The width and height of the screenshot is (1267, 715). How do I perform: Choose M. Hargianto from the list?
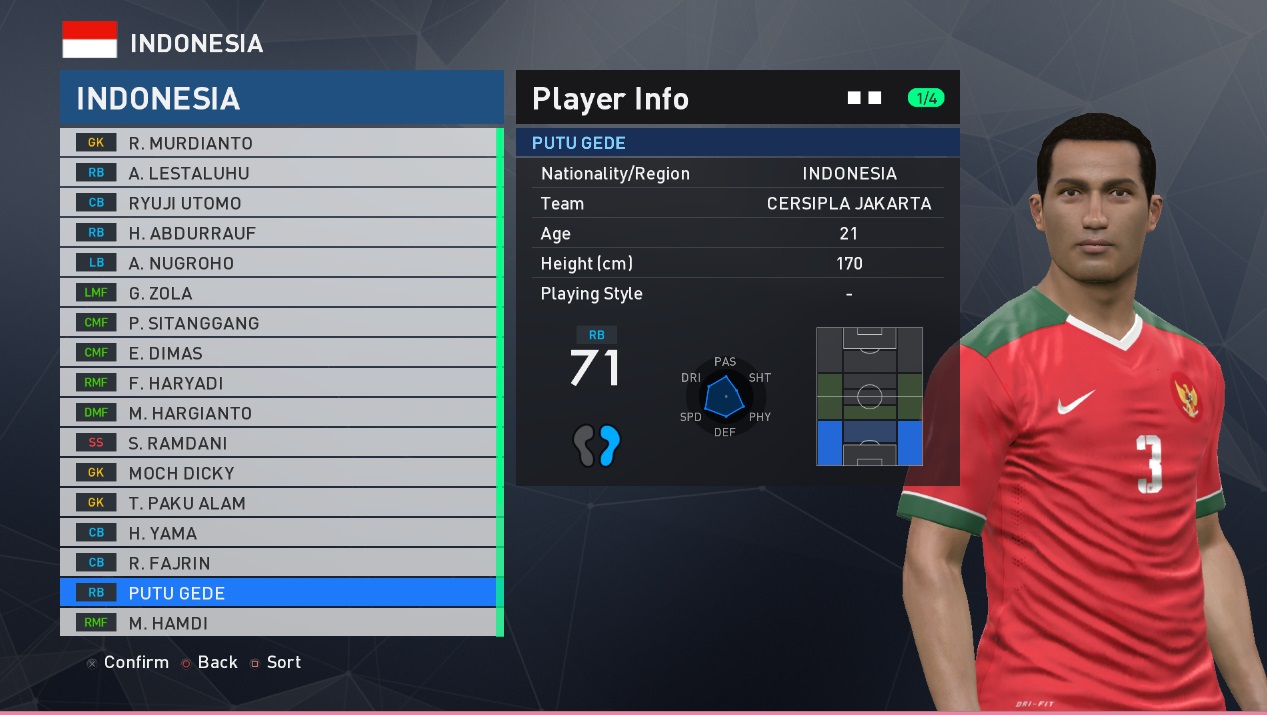click(278, 413)
